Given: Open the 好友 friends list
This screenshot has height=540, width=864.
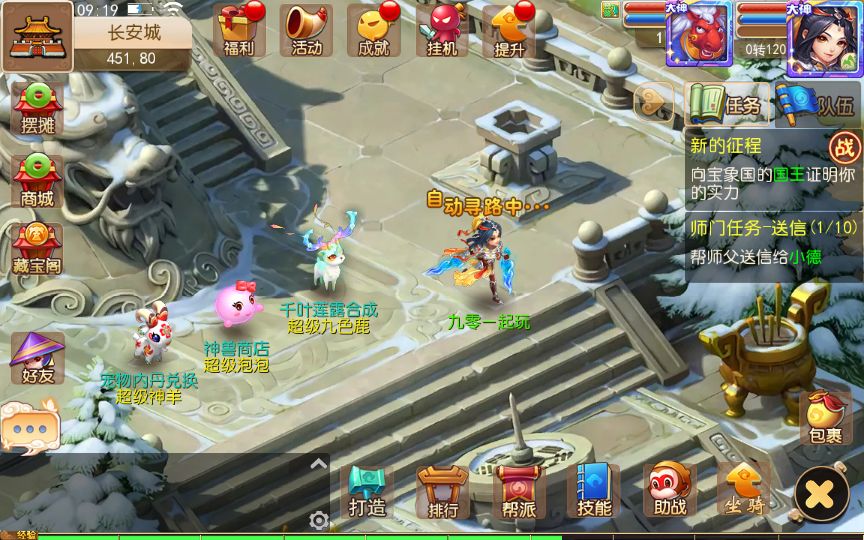Looking at the screenshot, I should 37,359.
